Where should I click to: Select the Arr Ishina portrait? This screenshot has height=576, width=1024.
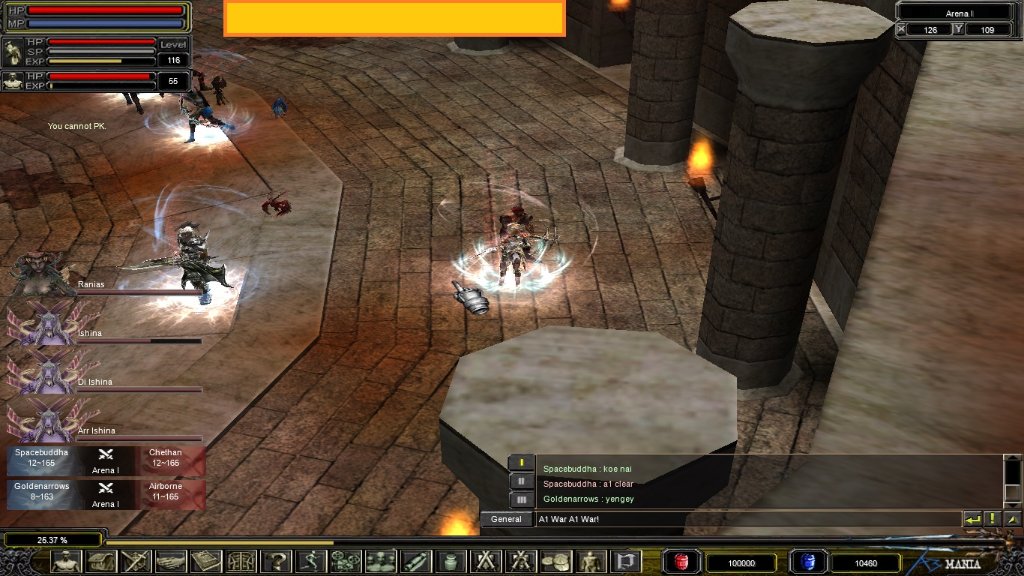42,421
